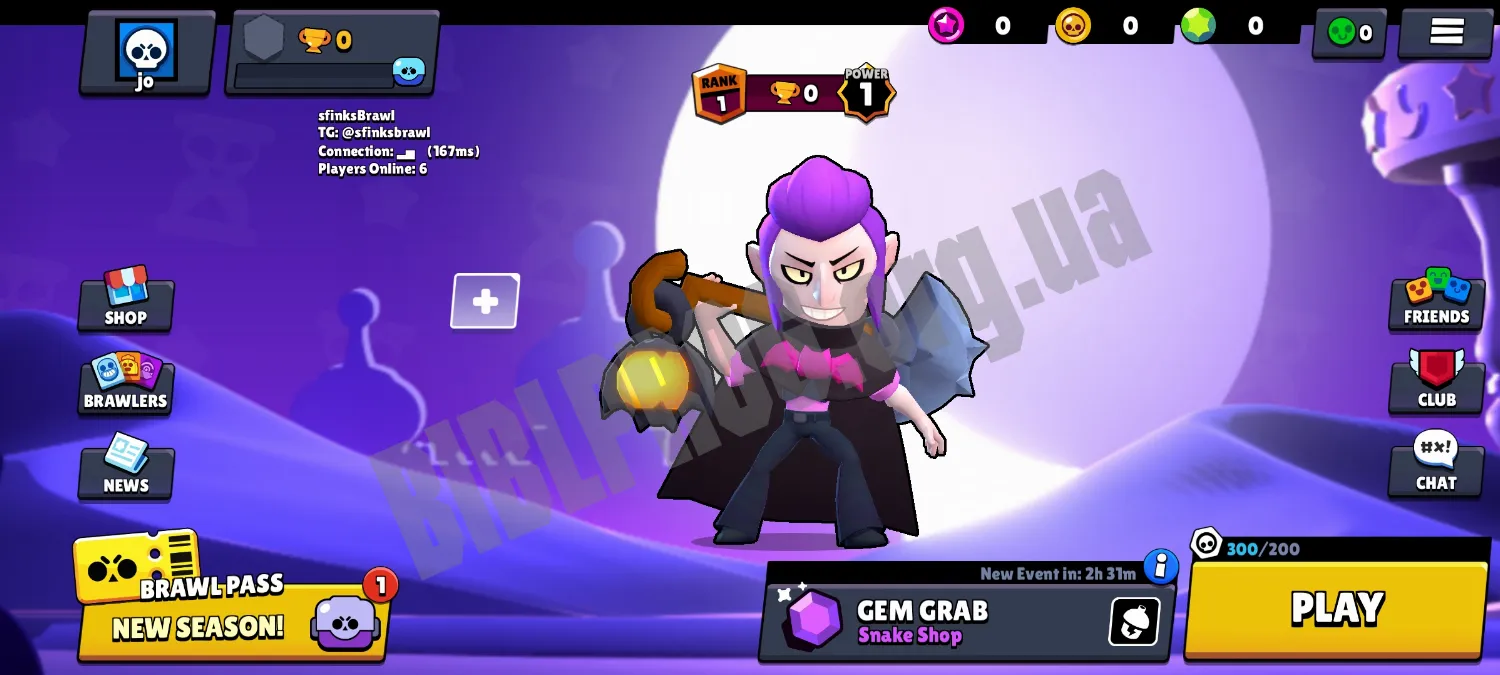This screenshot has width=1500, height=675.
Task: Open the Club menu
Action: [1436, 382]
